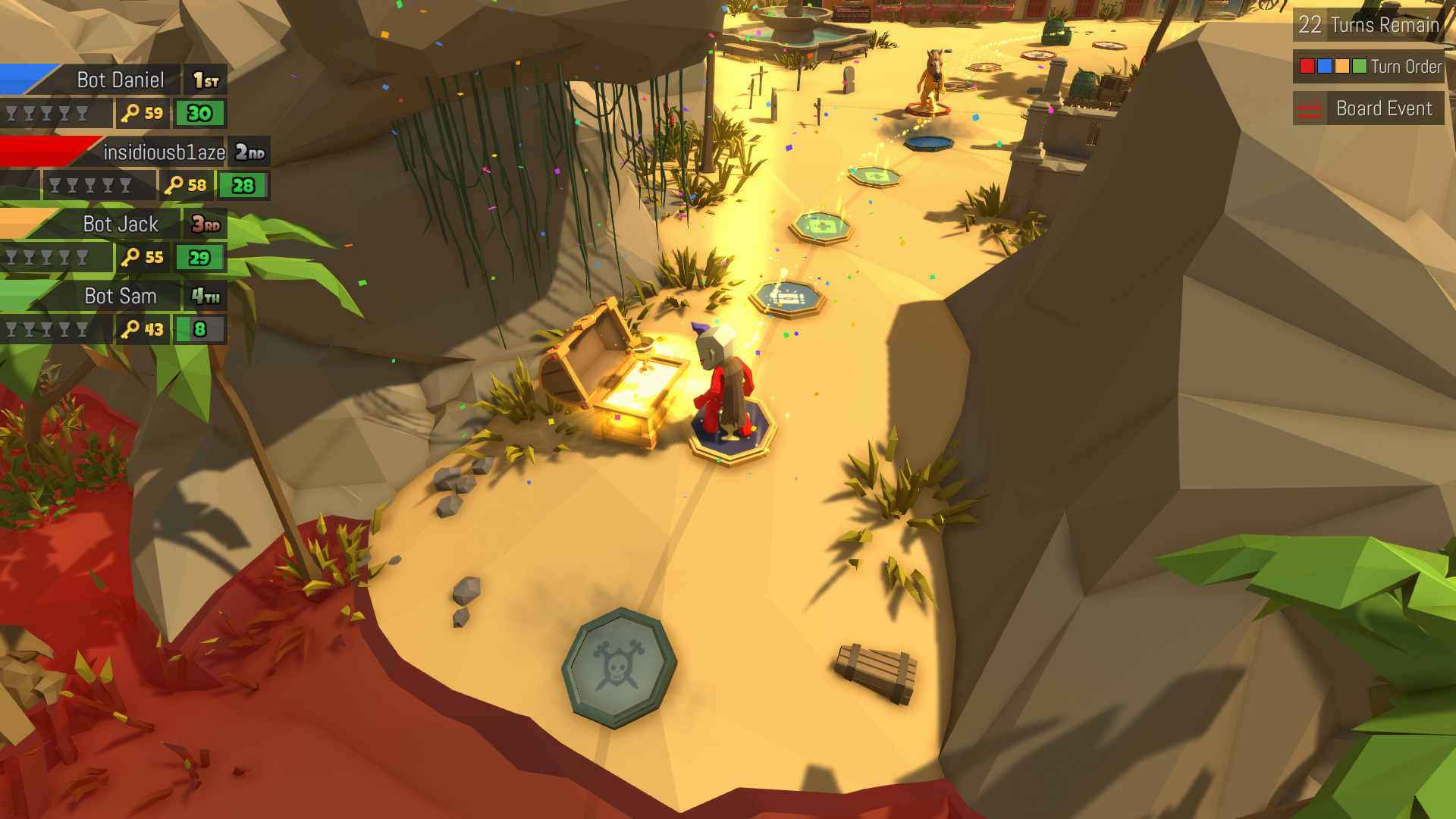Select Bot Daniel's player row
Viewport: 1456px width, 819px height.
point(120,80)
